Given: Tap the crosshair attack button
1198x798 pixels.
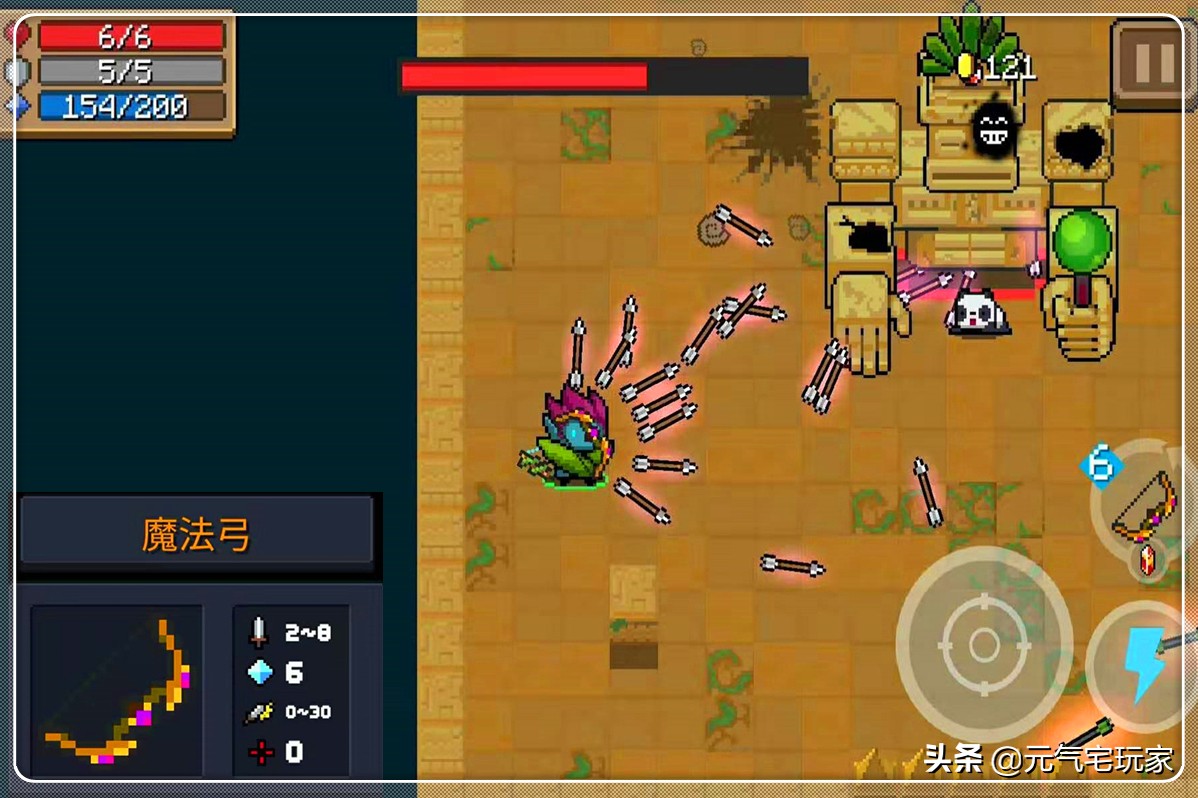Looking at the screenshot, I should tap(983, 642).
